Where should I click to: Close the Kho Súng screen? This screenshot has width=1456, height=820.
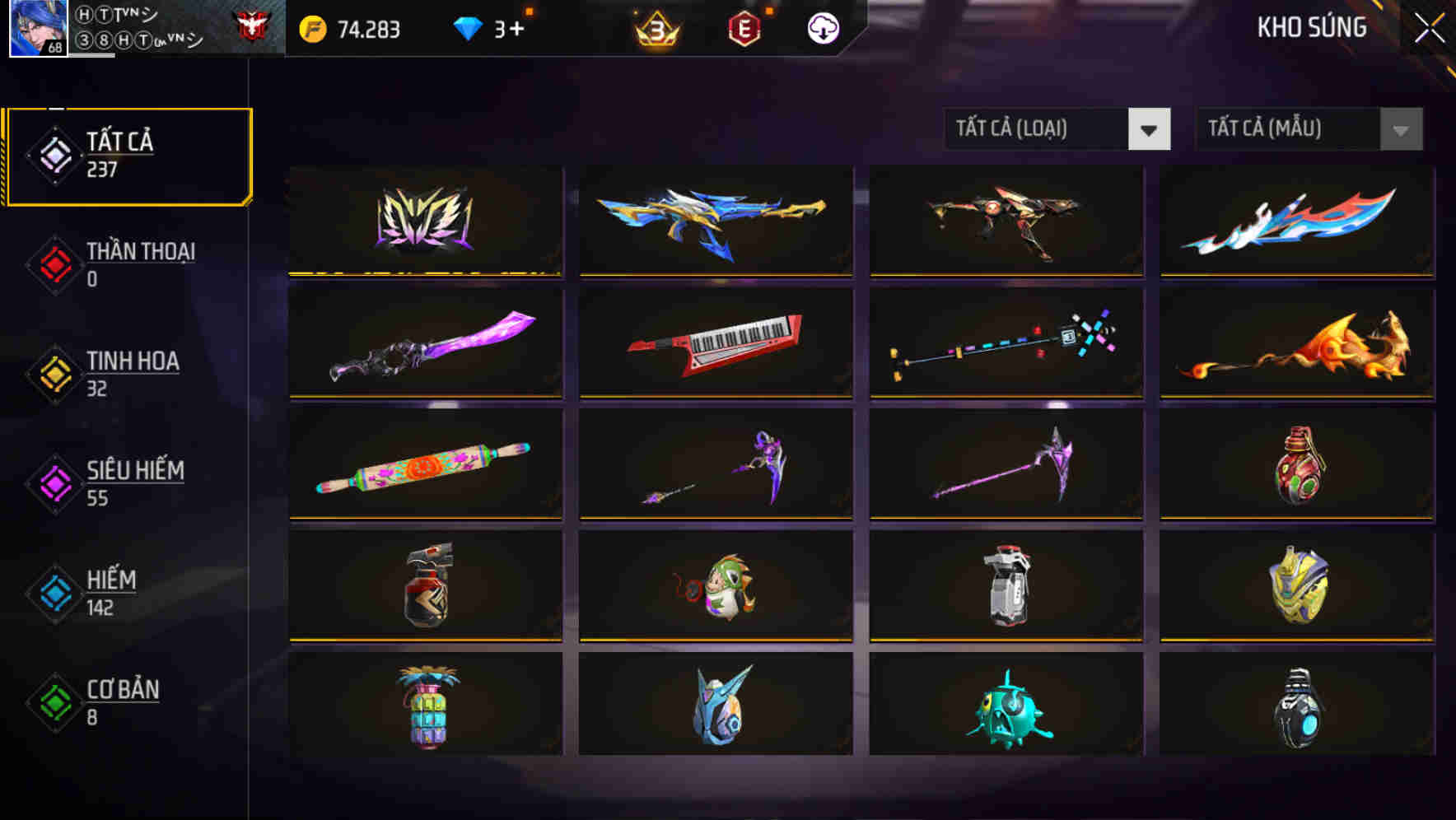coord(1431,26)
